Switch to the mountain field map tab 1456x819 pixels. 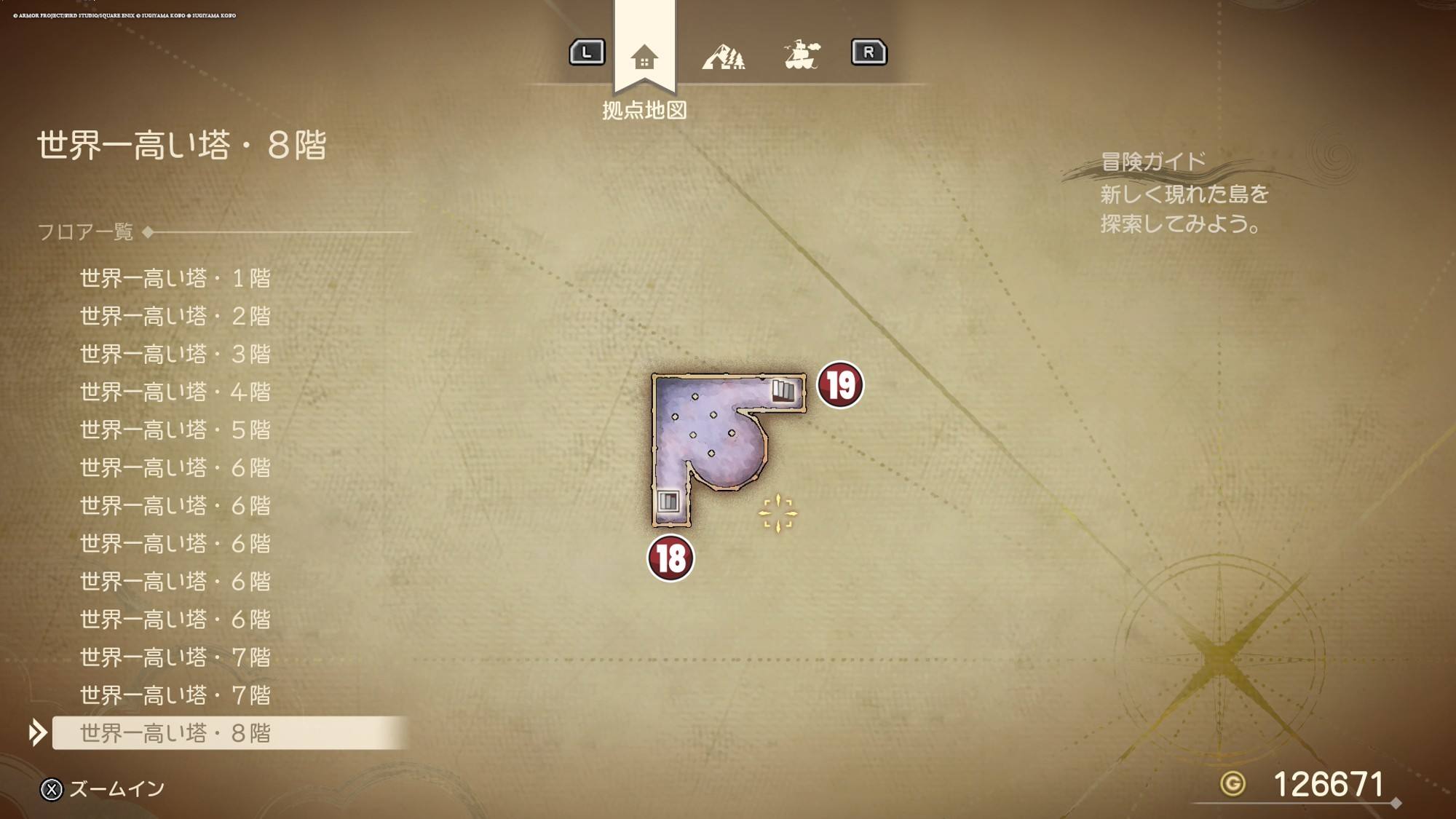[x=724, y=56]
